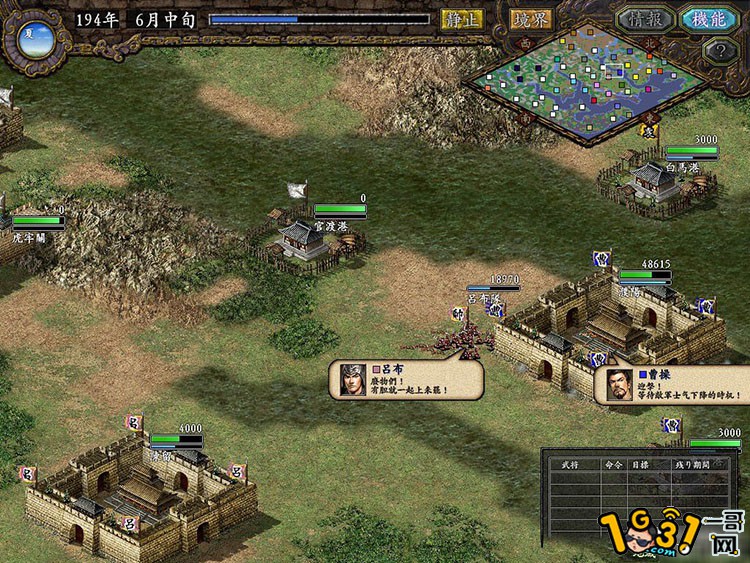Screen dimensions: 750x563
Task: Open the 情報 information menu
Action: pos(643,19)
